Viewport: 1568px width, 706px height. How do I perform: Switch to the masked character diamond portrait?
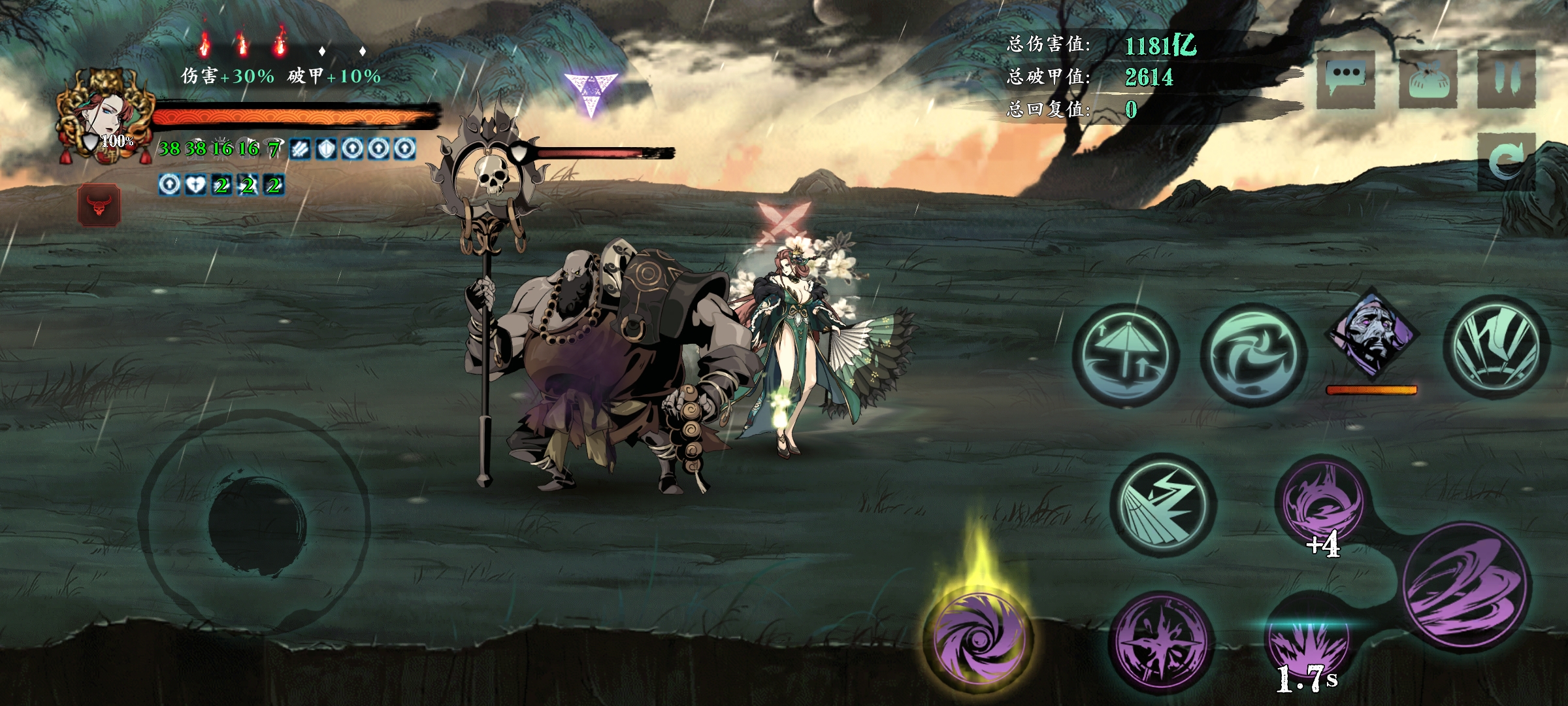pos(1371,335)
